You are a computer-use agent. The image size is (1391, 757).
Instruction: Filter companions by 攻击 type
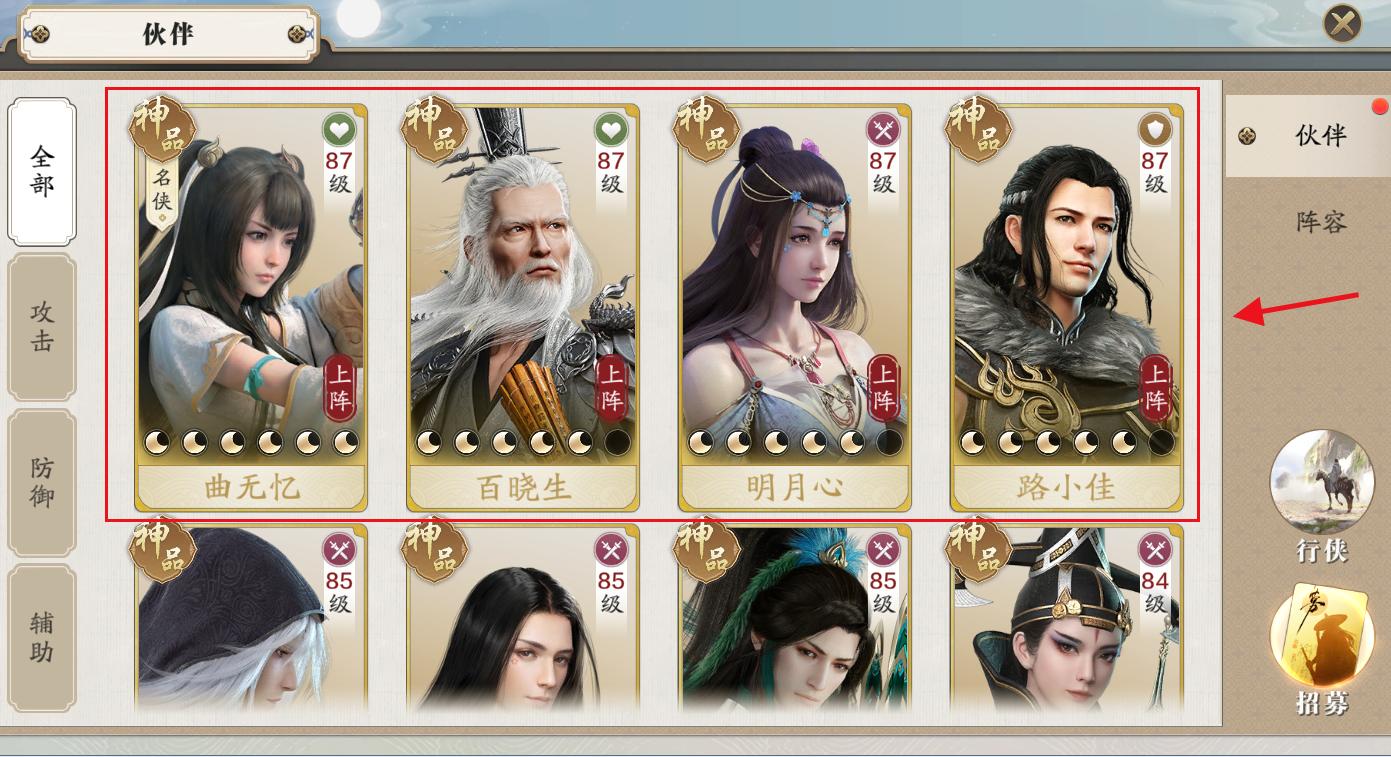point(42,327)
